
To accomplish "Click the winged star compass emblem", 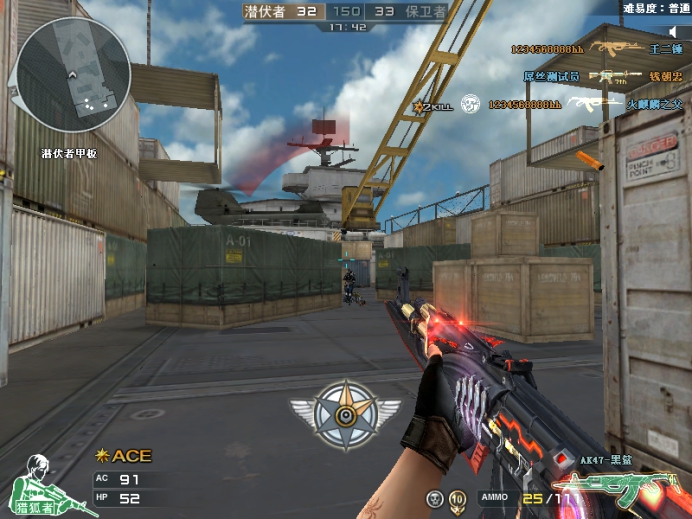I will [345, 409].
